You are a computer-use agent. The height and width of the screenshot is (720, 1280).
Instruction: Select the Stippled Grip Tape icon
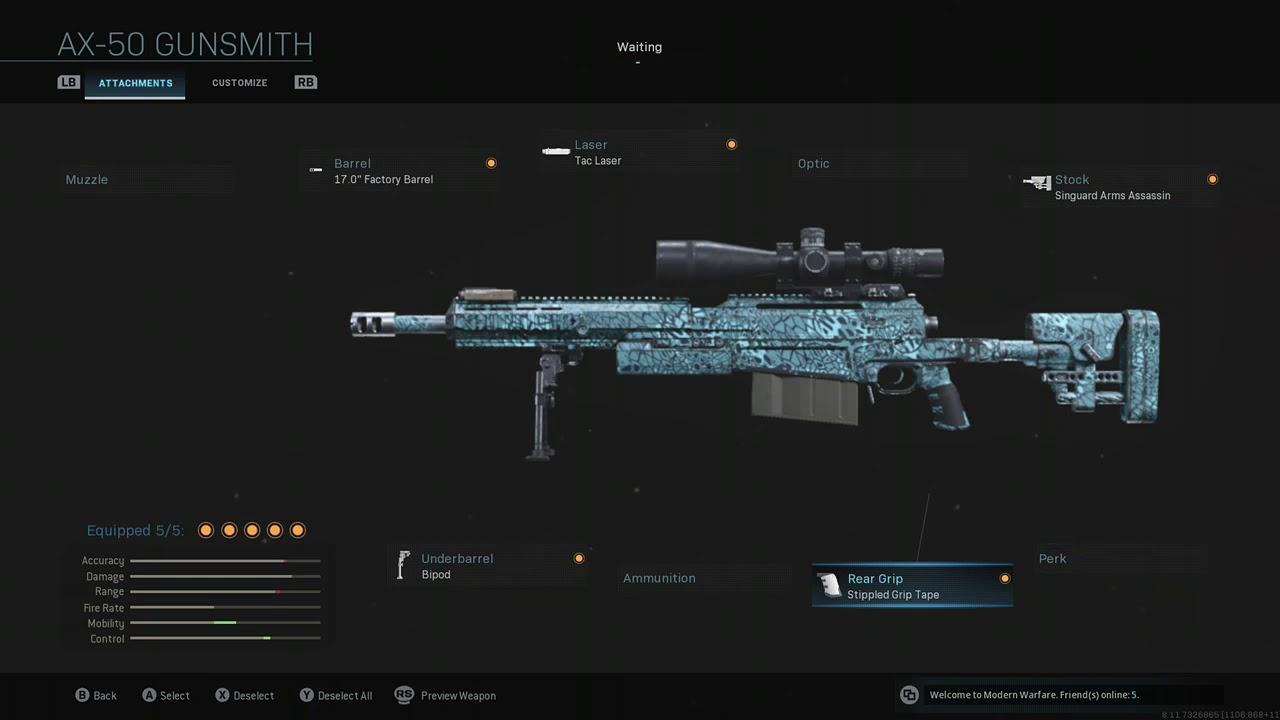tap(830, 586)
